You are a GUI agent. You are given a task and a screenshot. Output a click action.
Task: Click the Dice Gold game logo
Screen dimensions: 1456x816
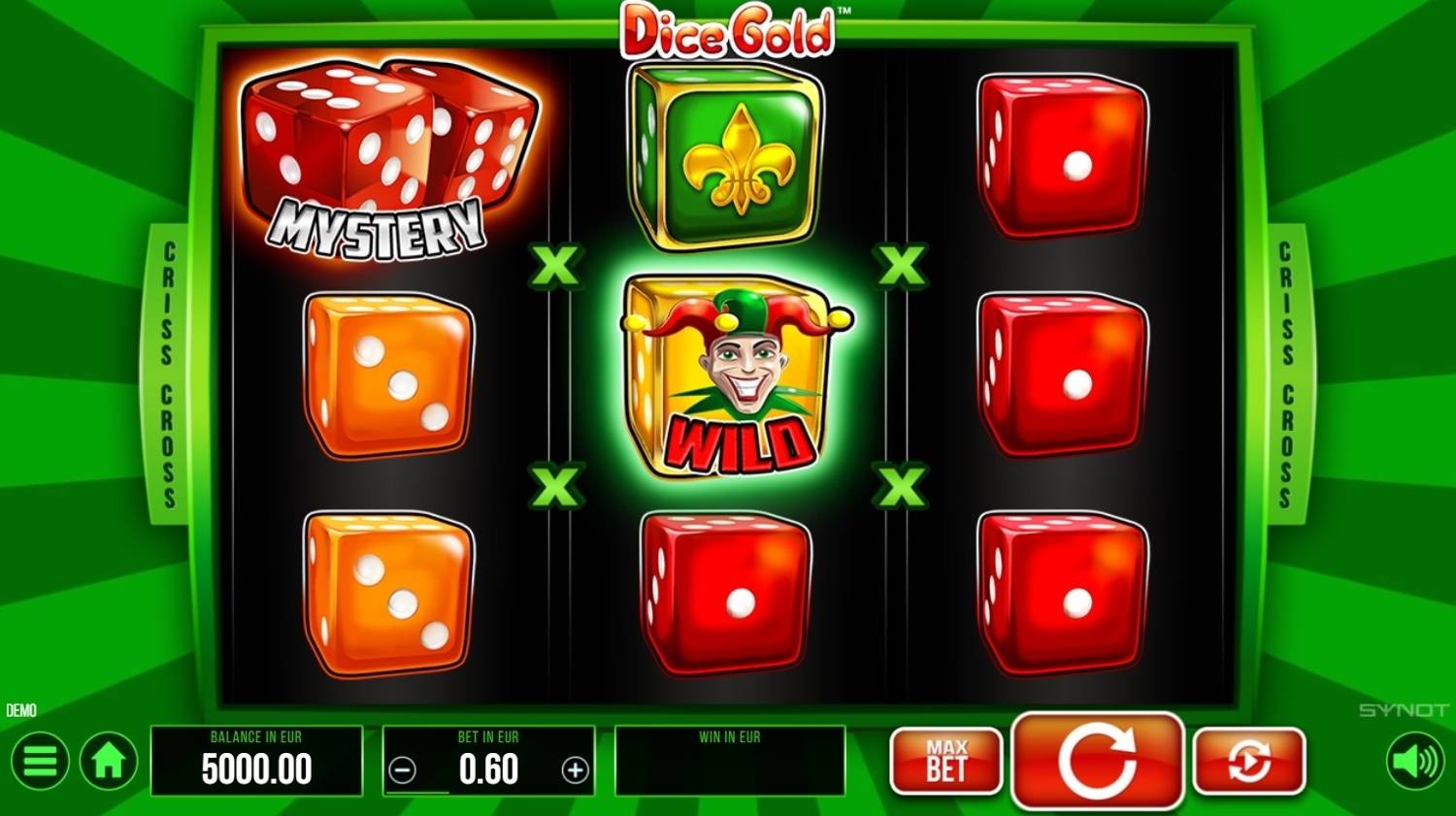coord(728,31)
